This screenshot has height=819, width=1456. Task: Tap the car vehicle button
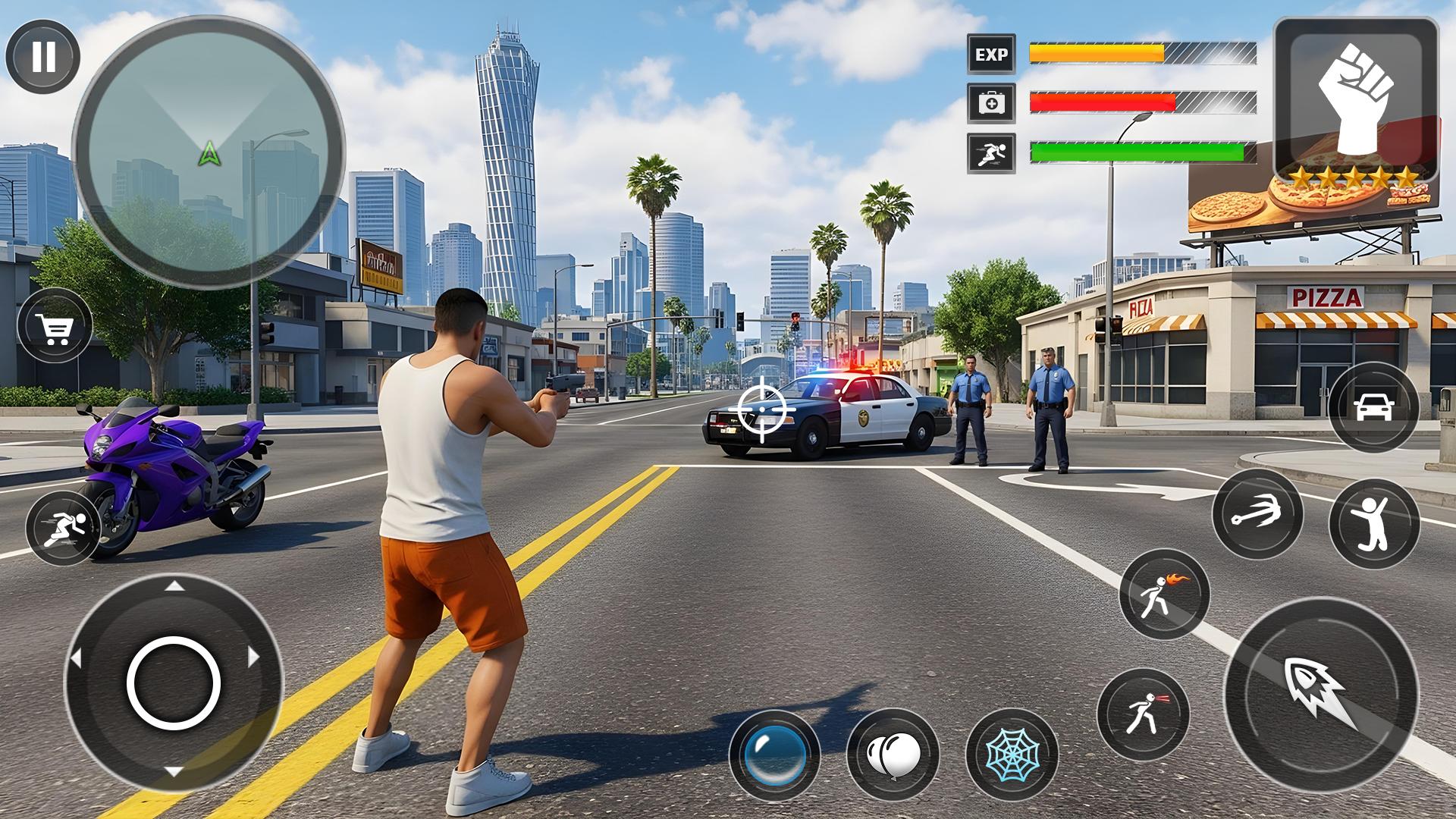click(1373, 407)
